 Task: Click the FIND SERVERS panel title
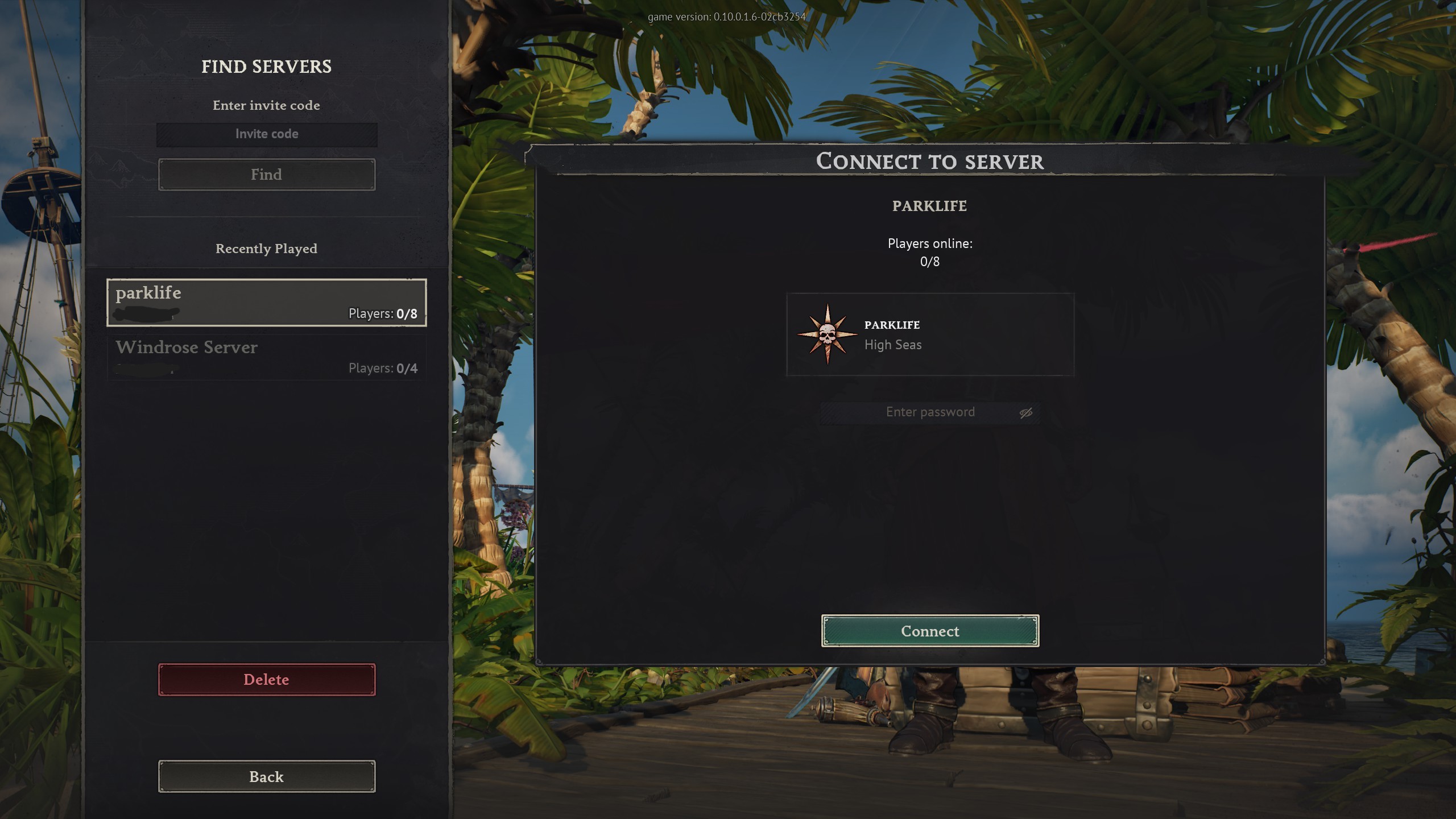[266, 67]
